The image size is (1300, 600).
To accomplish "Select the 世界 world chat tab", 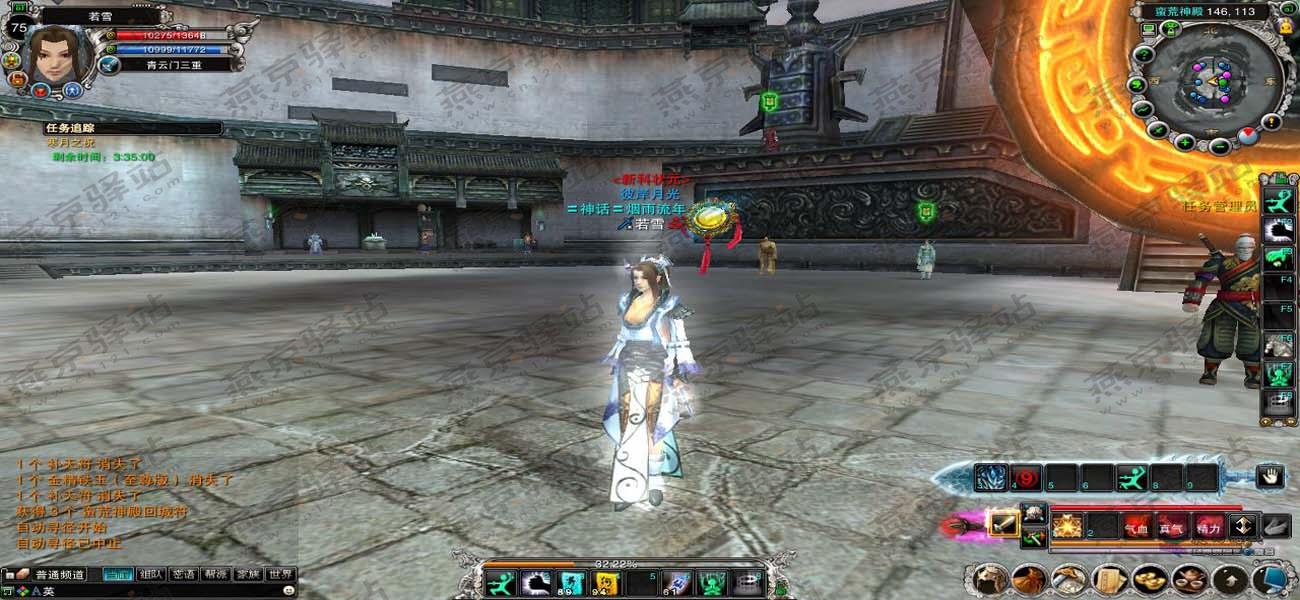I will coord(281,575).
